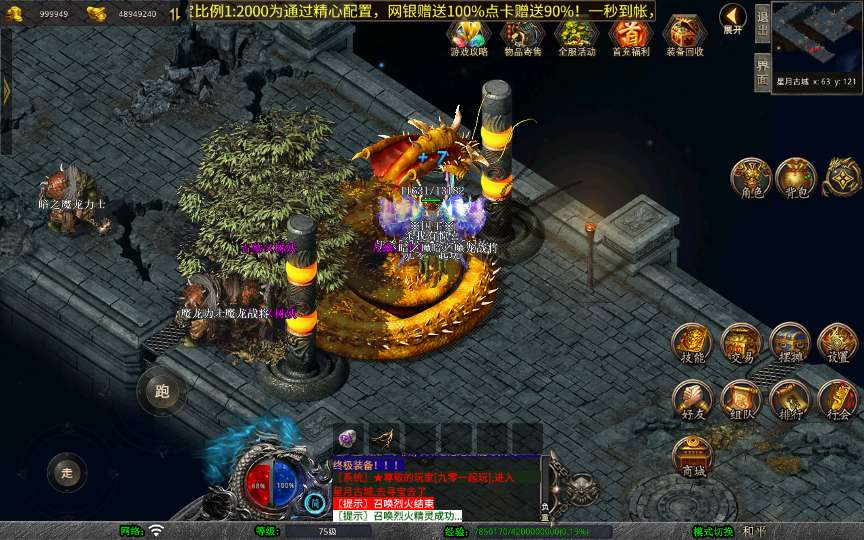Open the 组队 team menu
864x540 pixels.
point(740,399)
